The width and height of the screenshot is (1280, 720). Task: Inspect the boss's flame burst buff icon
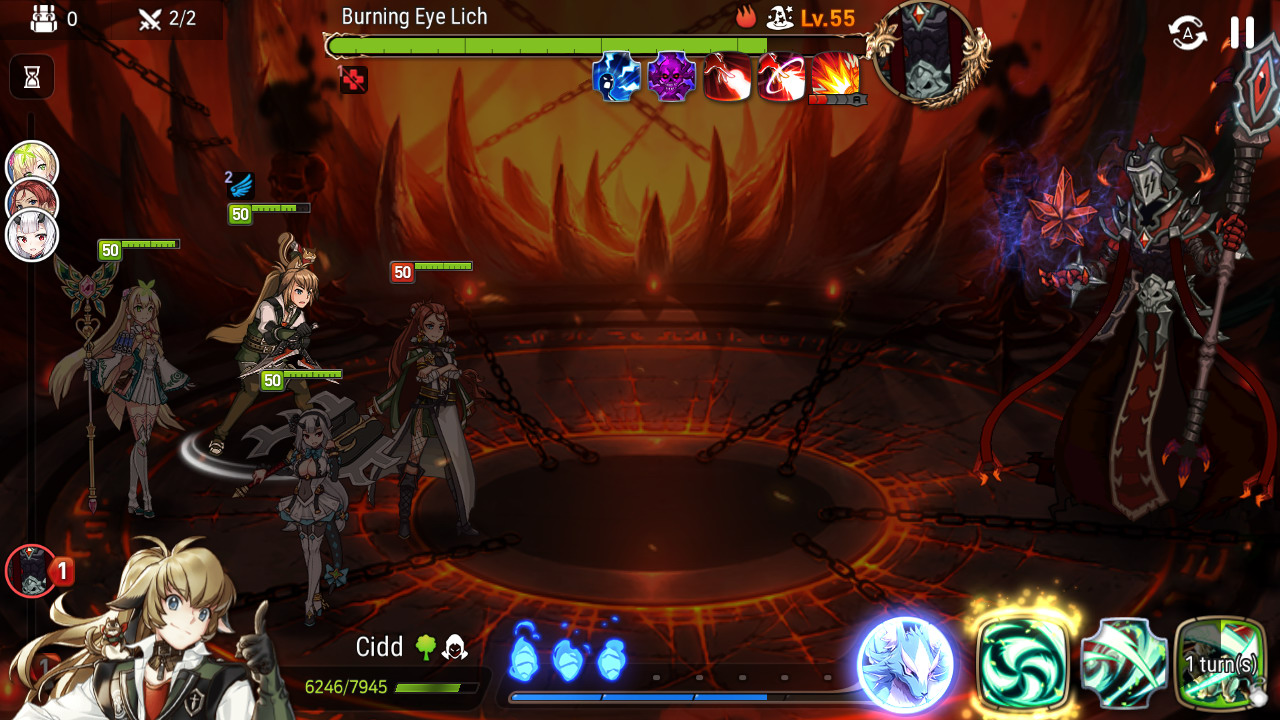836,76
